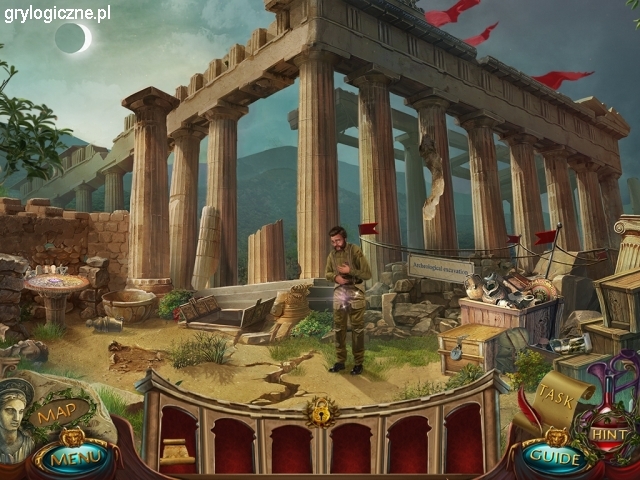640x480 pixels.
Task: Open the strategy Guide
Action: point(553,457)
